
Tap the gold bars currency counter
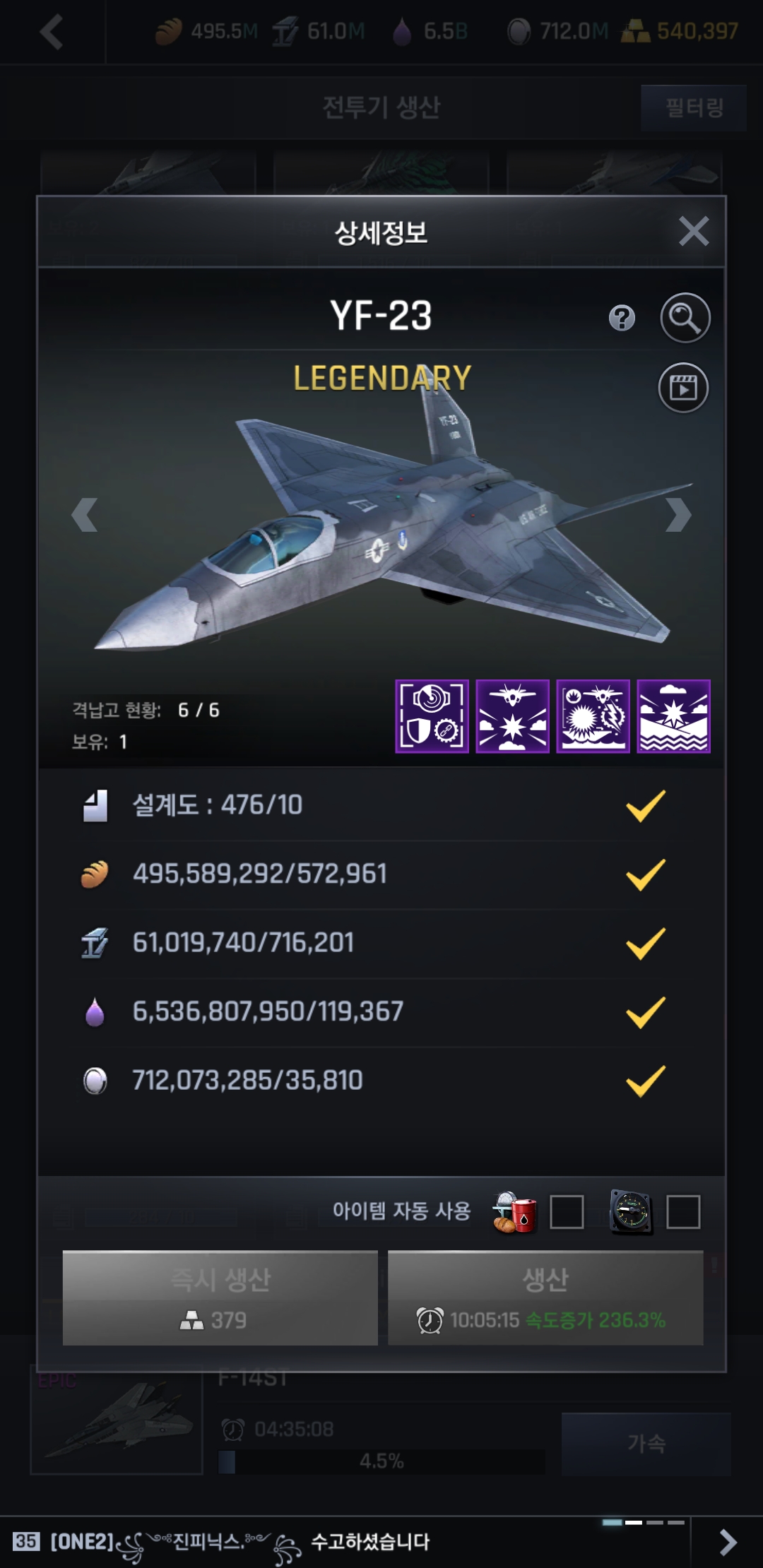click(x=681, y=31)
